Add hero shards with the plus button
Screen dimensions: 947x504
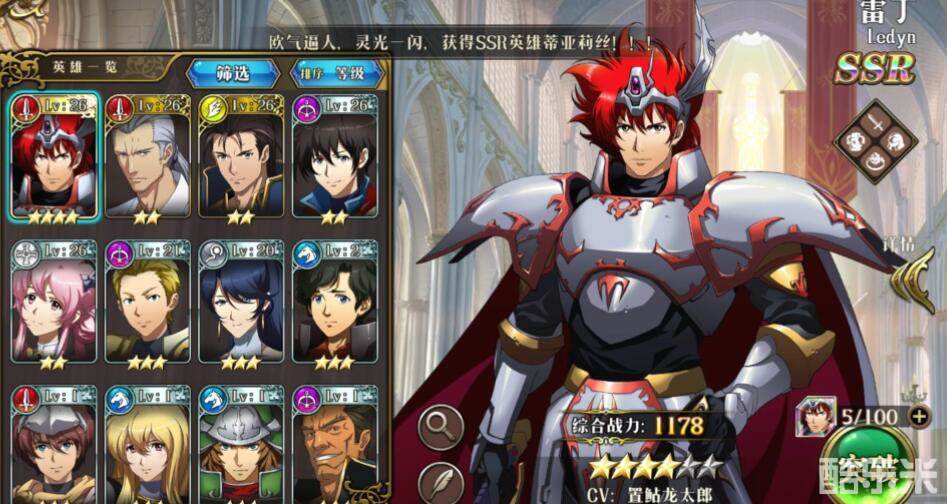(x=920, y=416)
